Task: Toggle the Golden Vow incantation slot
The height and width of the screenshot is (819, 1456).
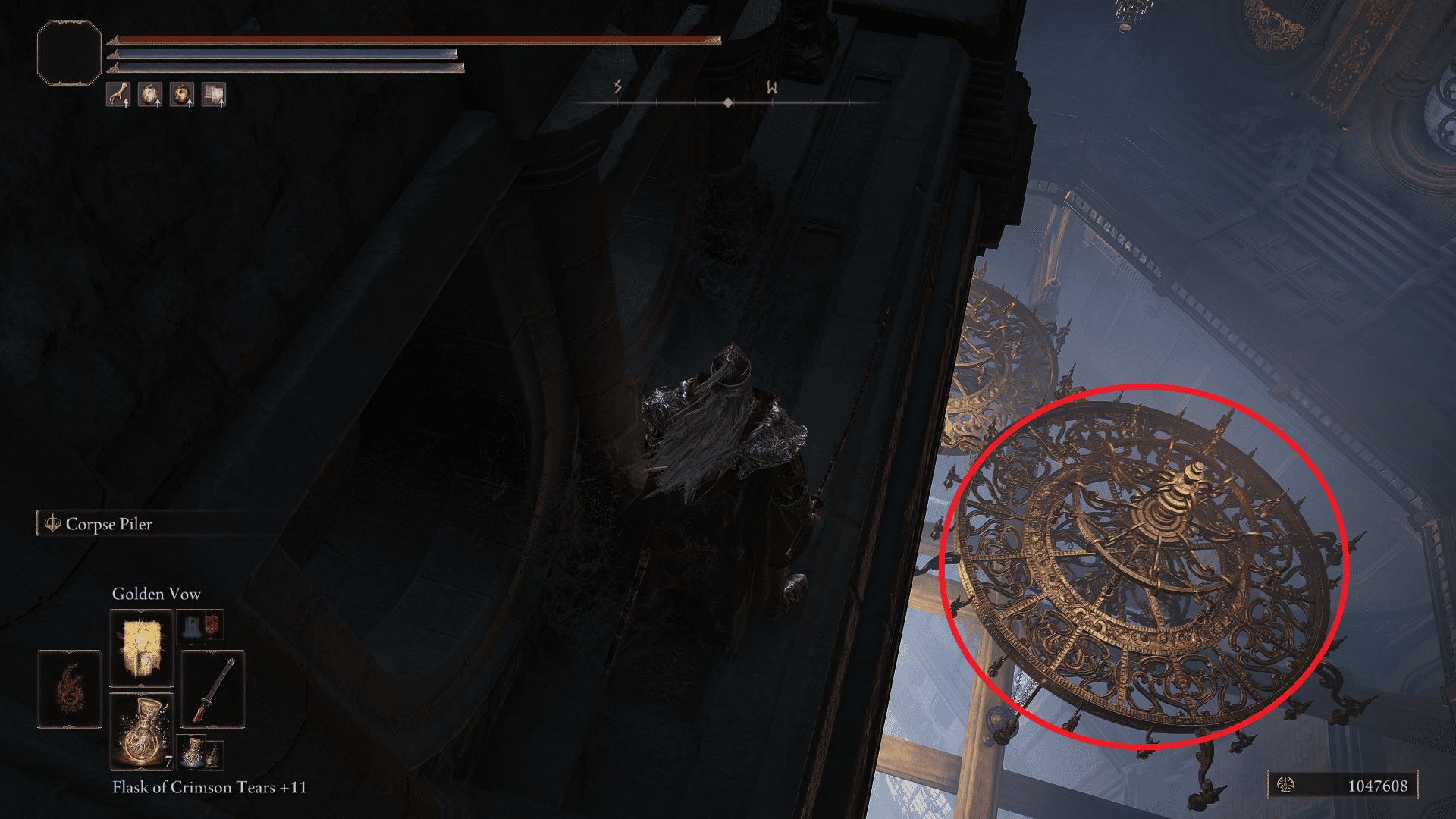Action: (x=143, y=648)
